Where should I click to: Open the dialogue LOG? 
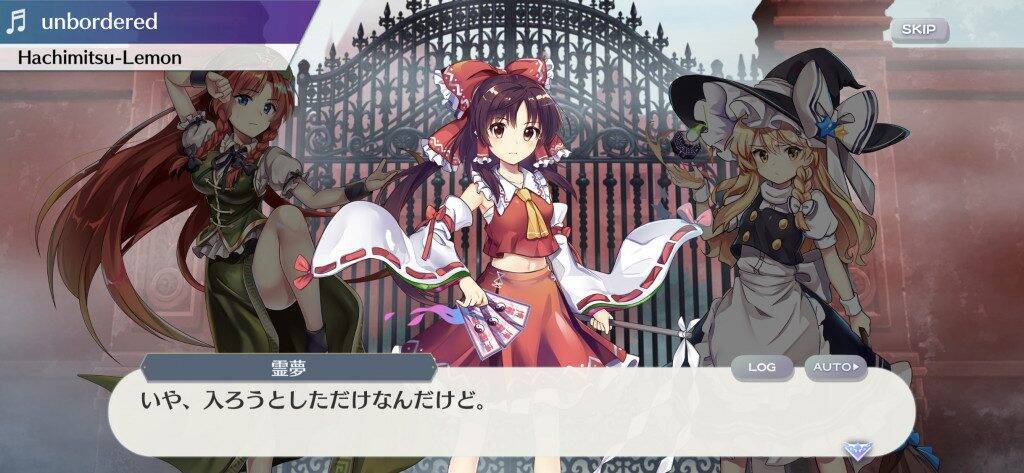[761, 367]
